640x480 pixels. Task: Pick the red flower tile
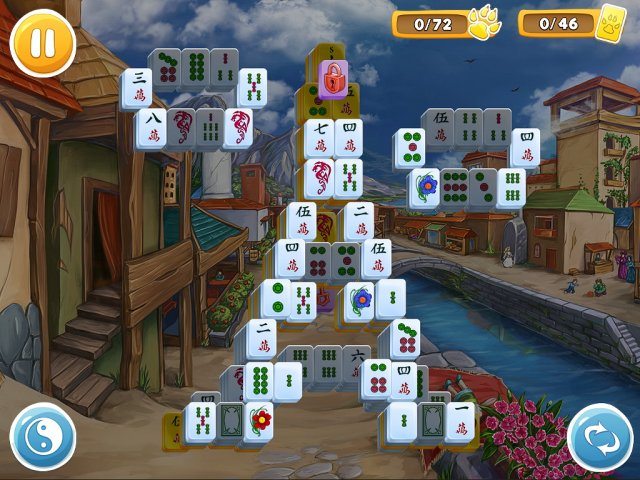tap(260, 421)
